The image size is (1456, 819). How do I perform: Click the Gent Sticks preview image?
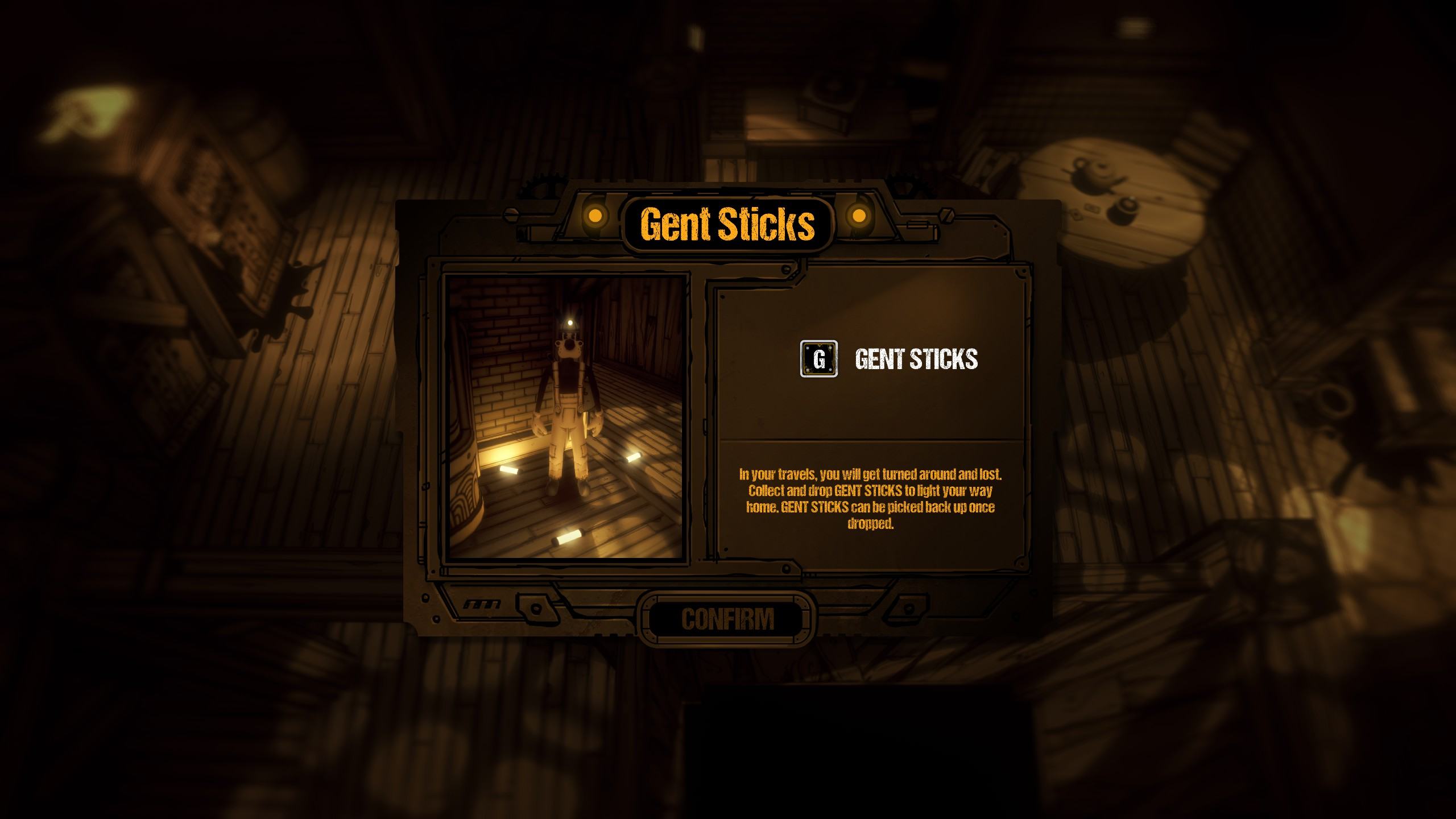(x=566, y=417)
